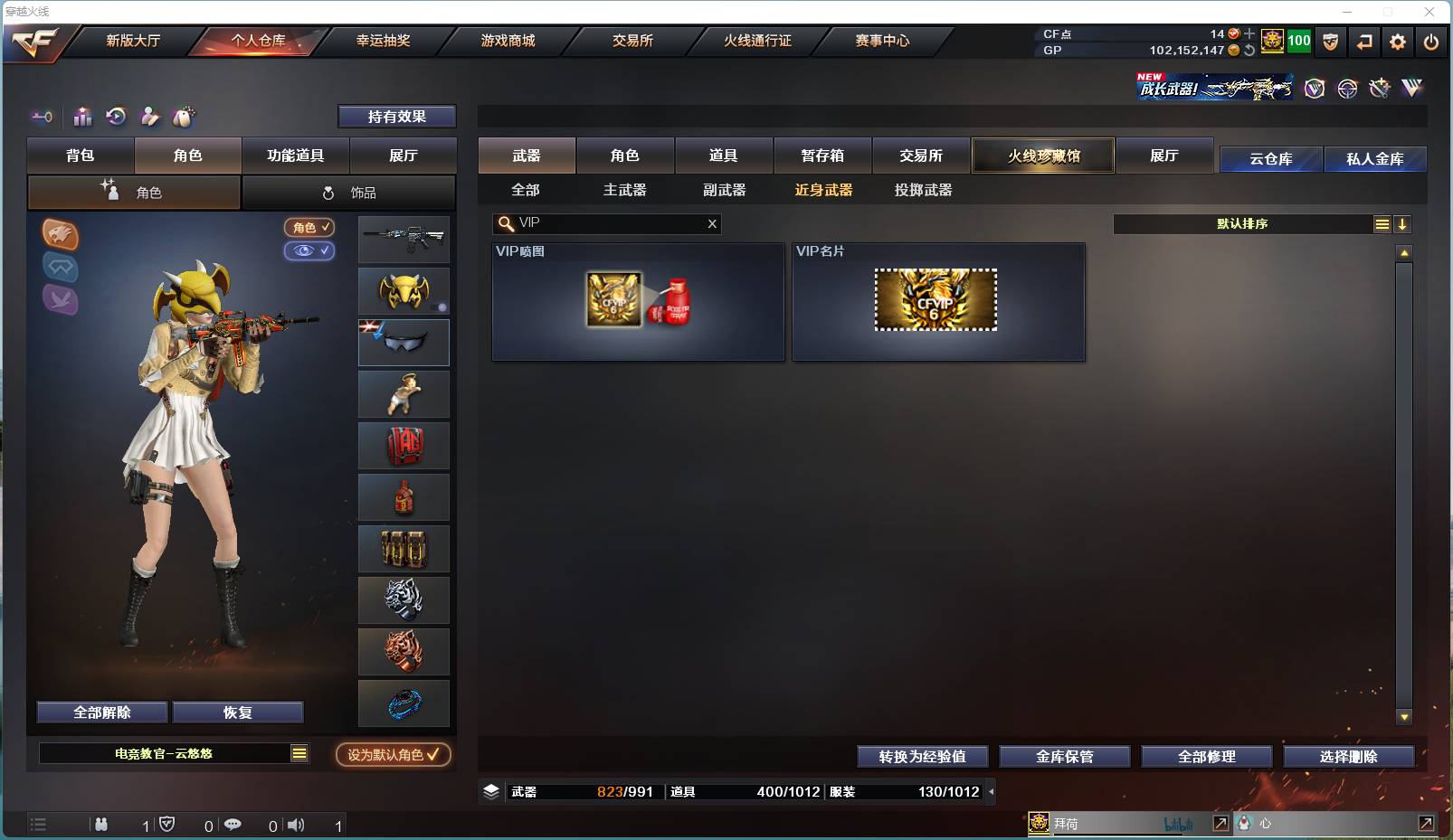Select the statistics bar-chart icon in the toolbar
The image size is (1453, 840).
[x=82, y=117]
